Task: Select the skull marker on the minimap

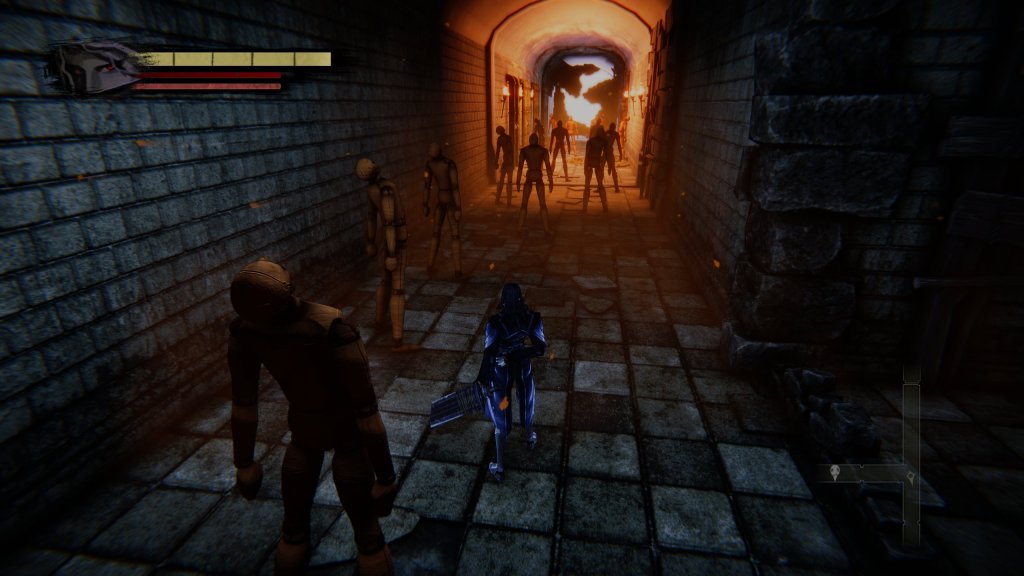Action: point(836,473)
